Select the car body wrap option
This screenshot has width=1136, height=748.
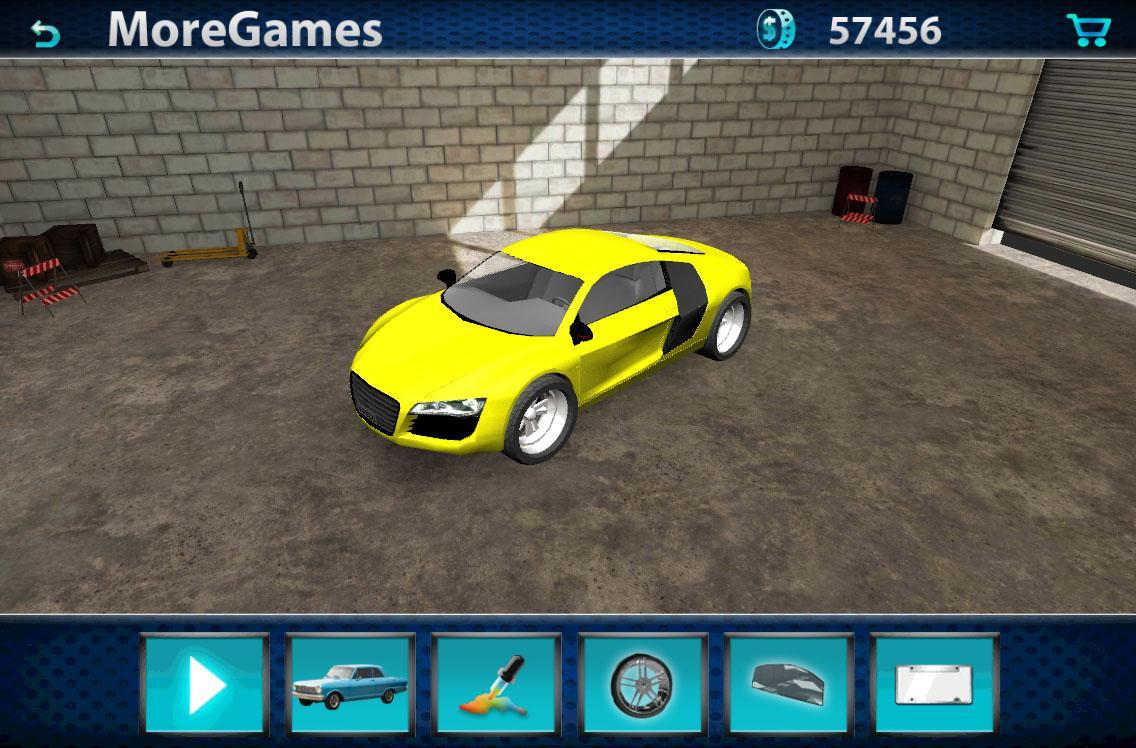[789, 686]
